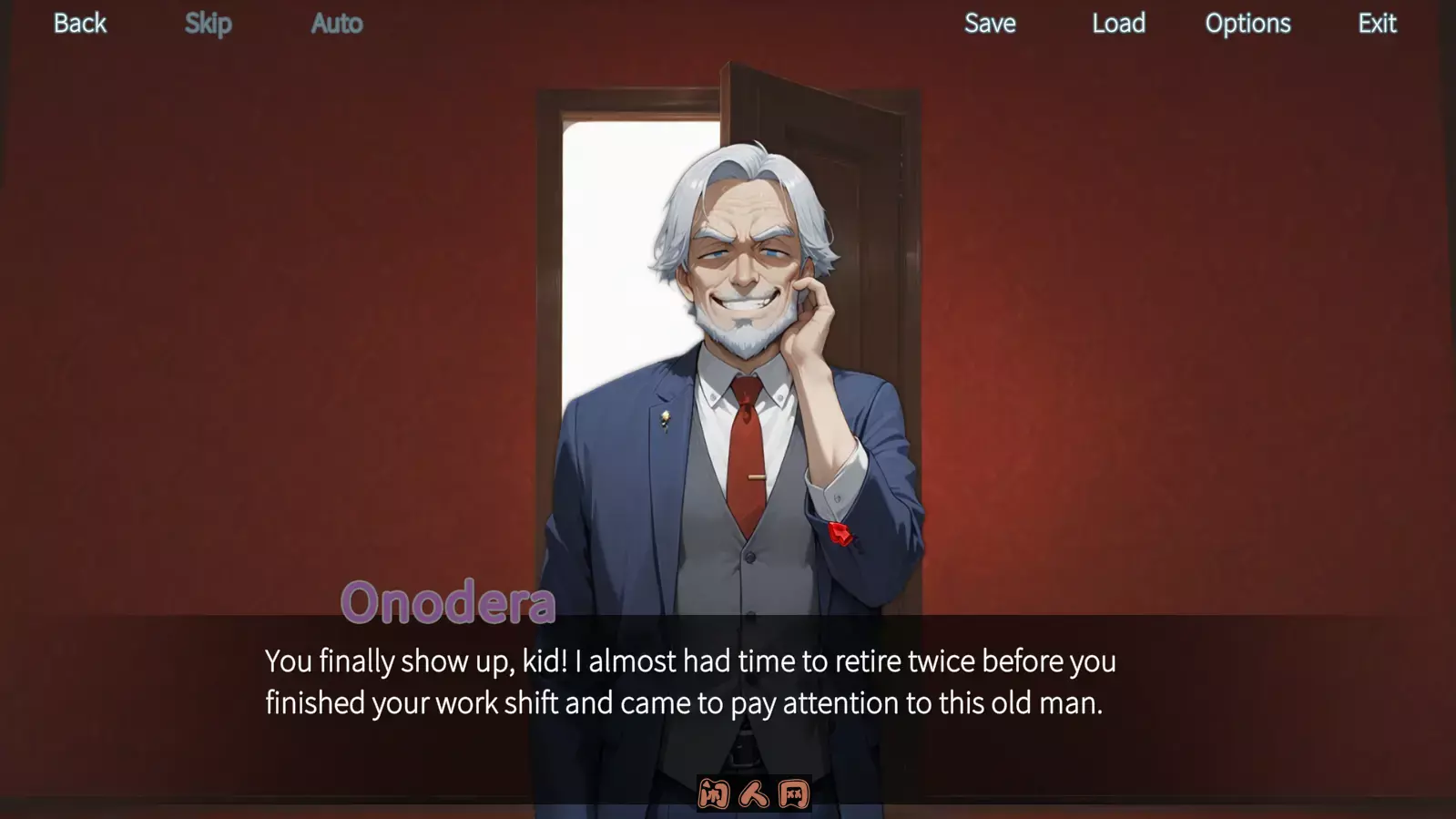Open the Load screen

(x=1118, y=24)
